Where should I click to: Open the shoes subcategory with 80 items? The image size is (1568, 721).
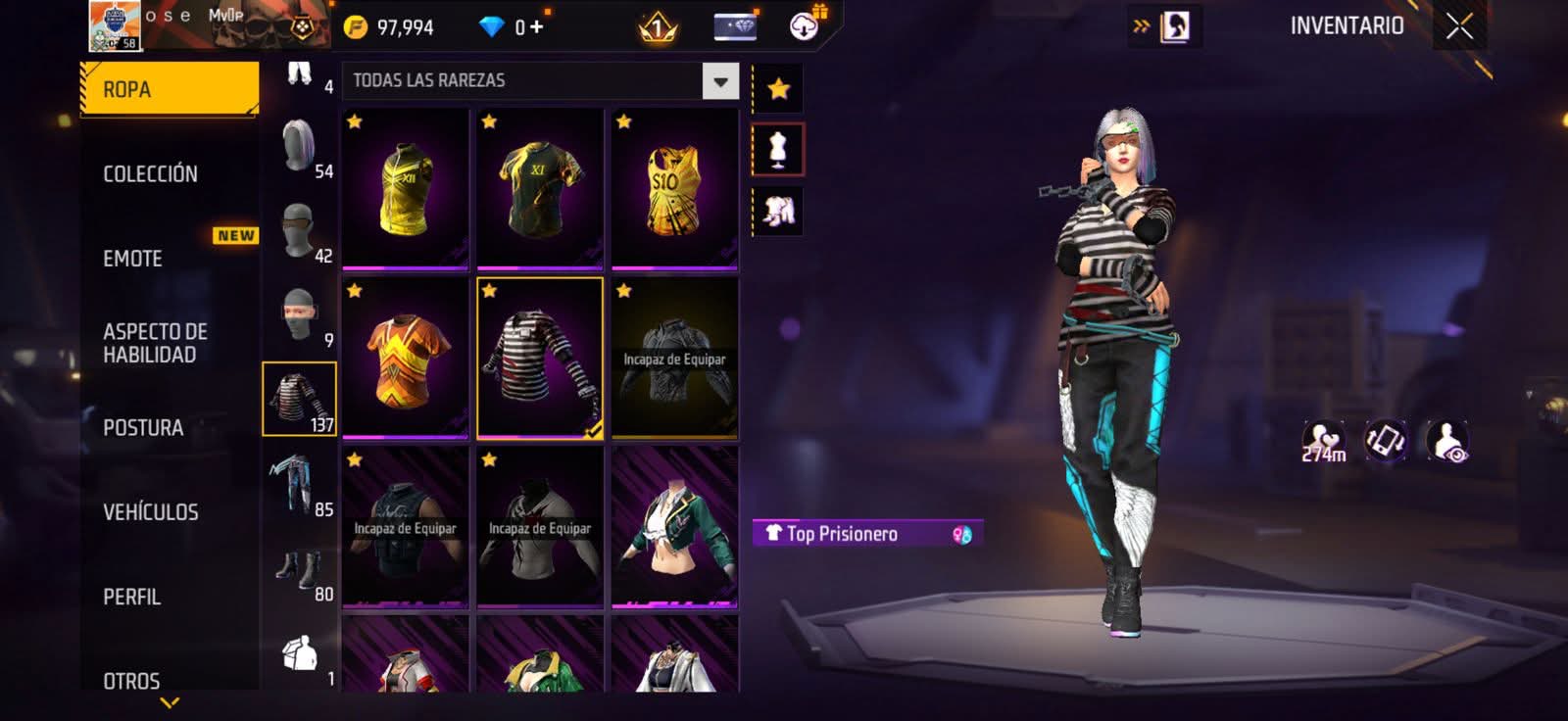pyautogui.click(x=299, y=569)
